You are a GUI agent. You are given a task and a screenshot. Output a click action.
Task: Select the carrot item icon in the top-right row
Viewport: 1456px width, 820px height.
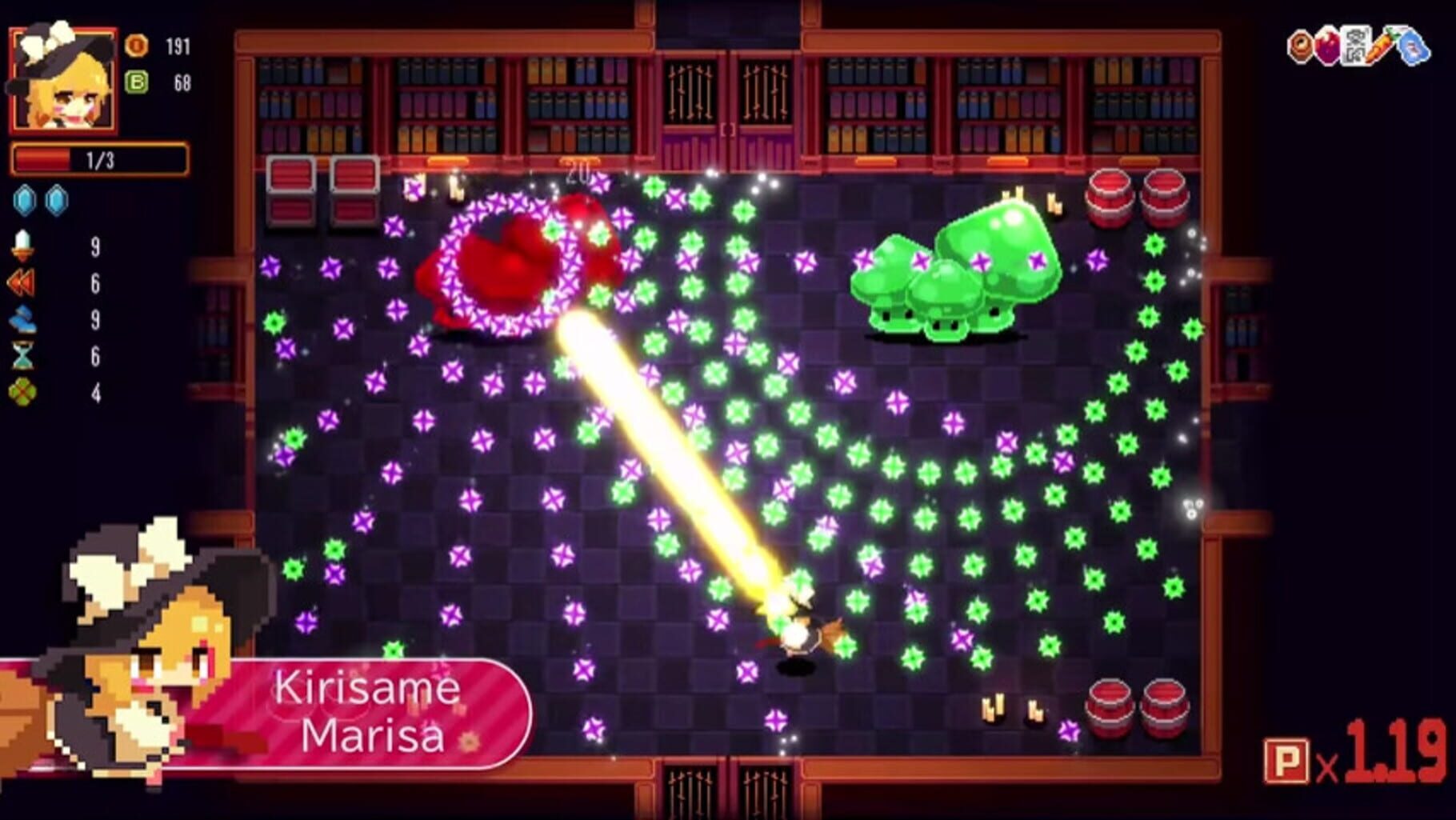(1380, 46)
